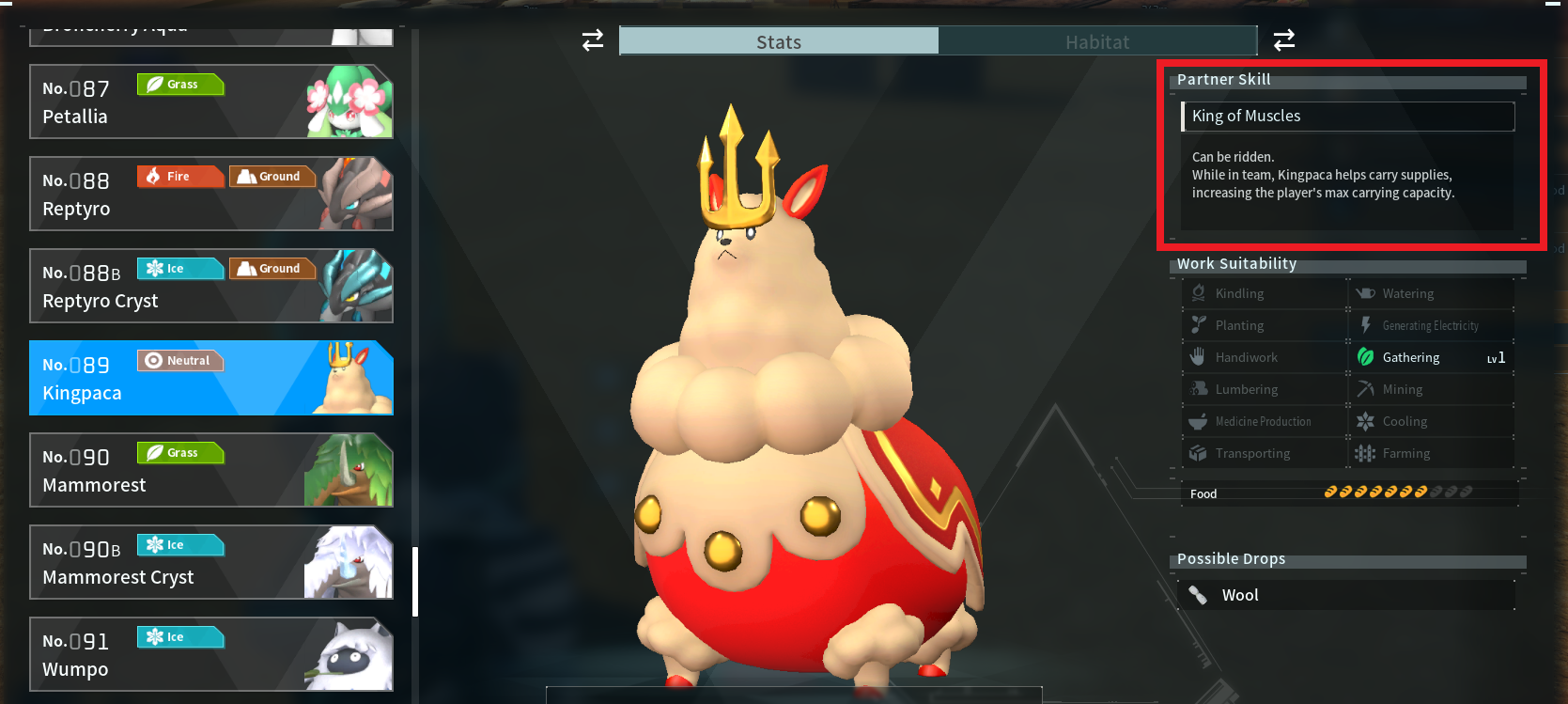Screen dimensions: 1568x704
Task: Select the Gathering icon showing Lv1
Action: point(1365,356)
